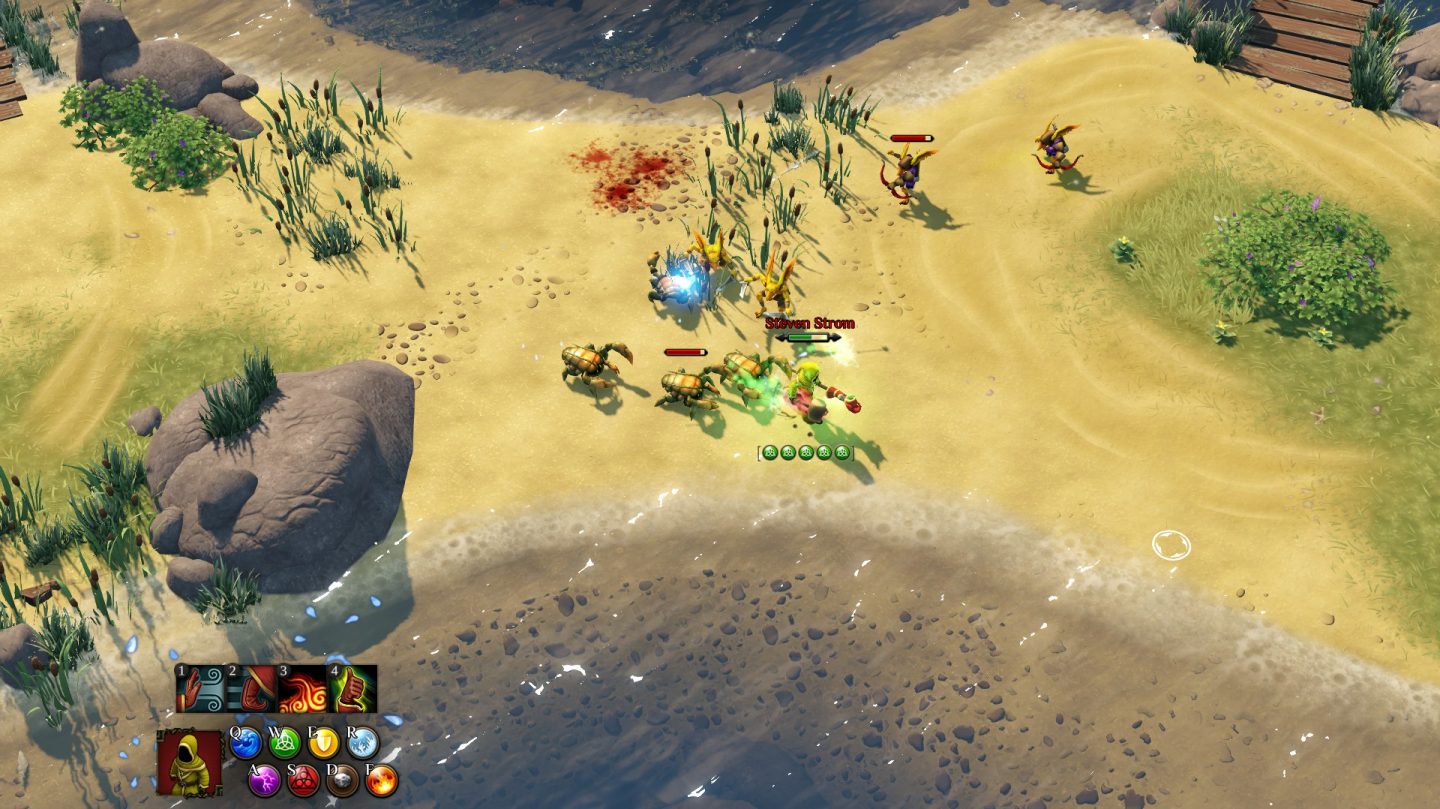Click Steven Strom's green health bar
This screenshot has height=809, width=1440.
point(800,338)
